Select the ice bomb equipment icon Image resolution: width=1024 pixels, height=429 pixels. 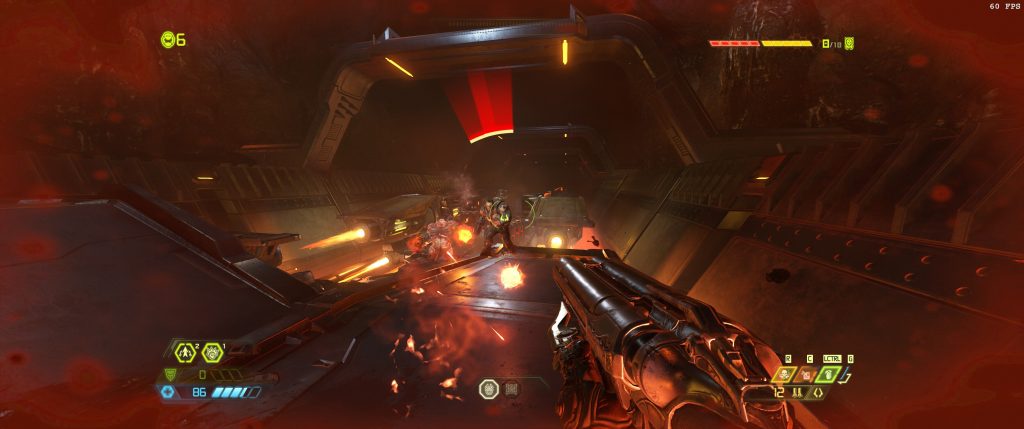(x=212, y=352)
